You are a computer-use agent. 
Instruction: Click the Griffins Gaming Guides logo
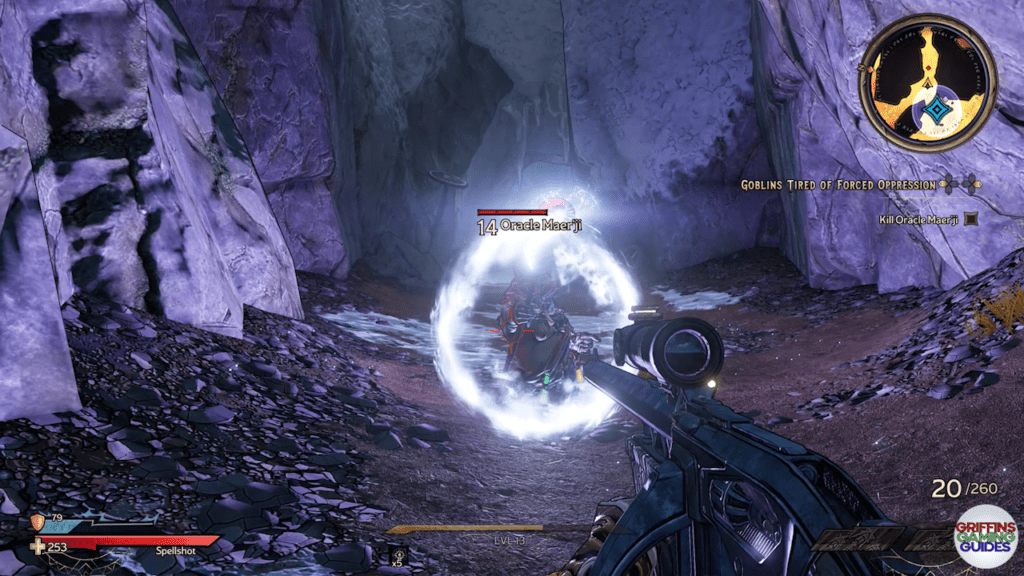tap(986, 535)
